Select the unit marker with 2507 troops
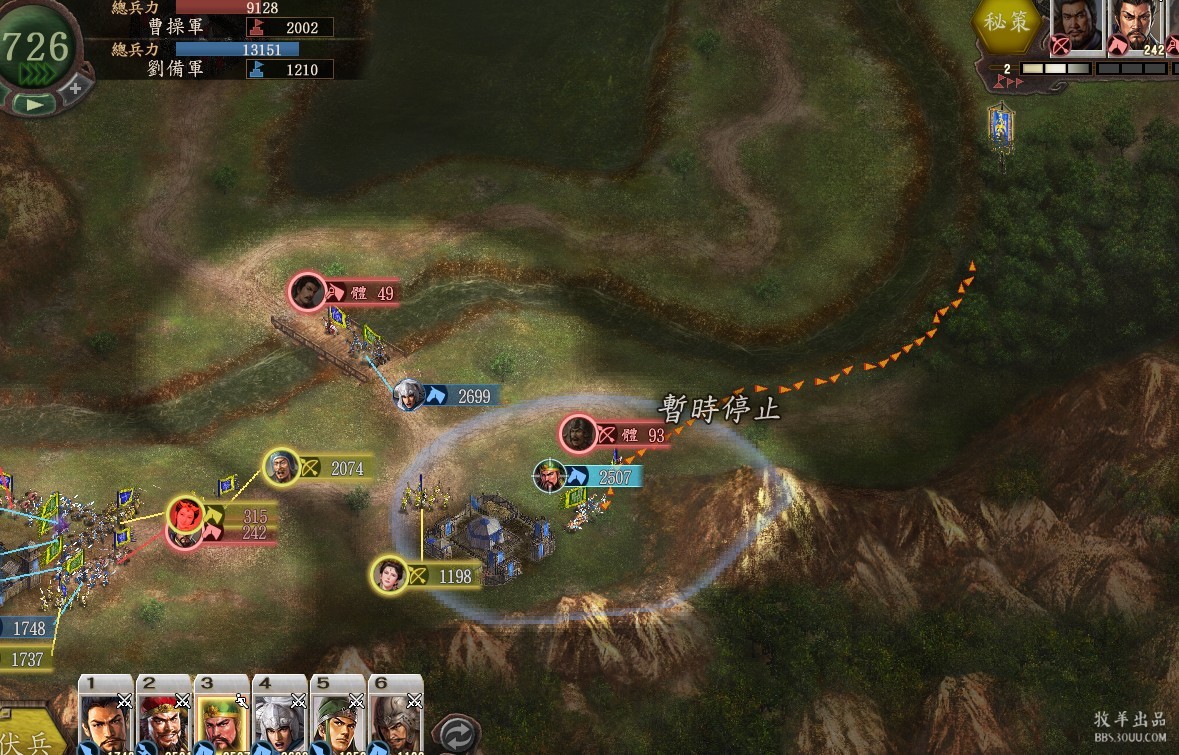Viewport: 1179px width, 755px height. coord(550,476)
